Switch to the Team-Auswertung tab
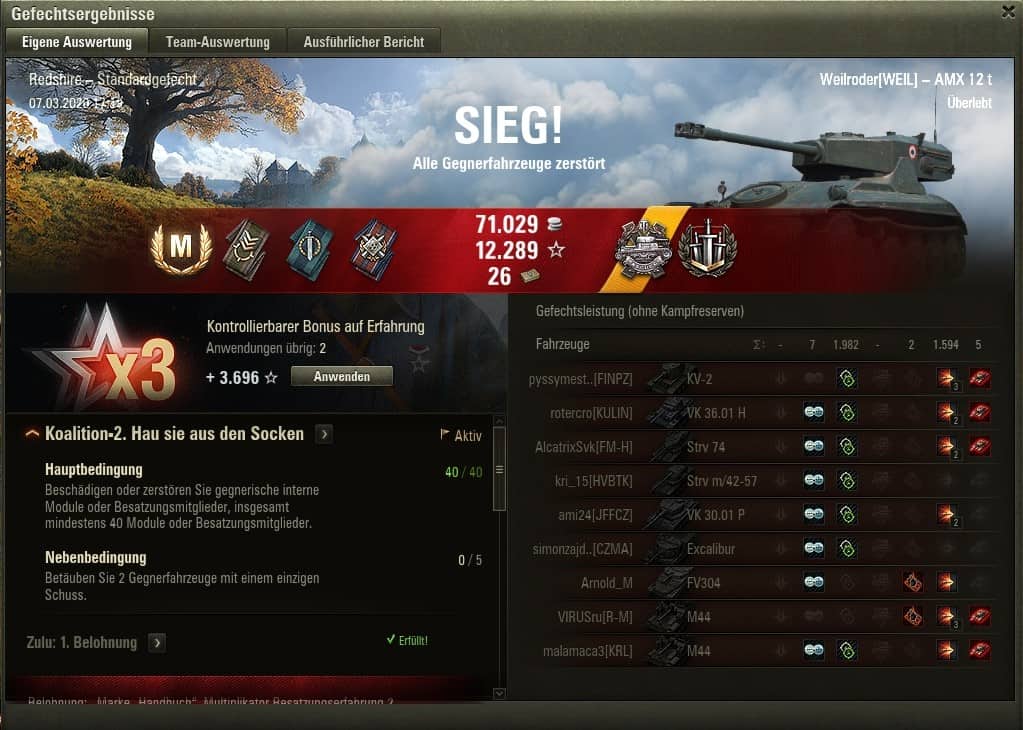 click(218, 42)
